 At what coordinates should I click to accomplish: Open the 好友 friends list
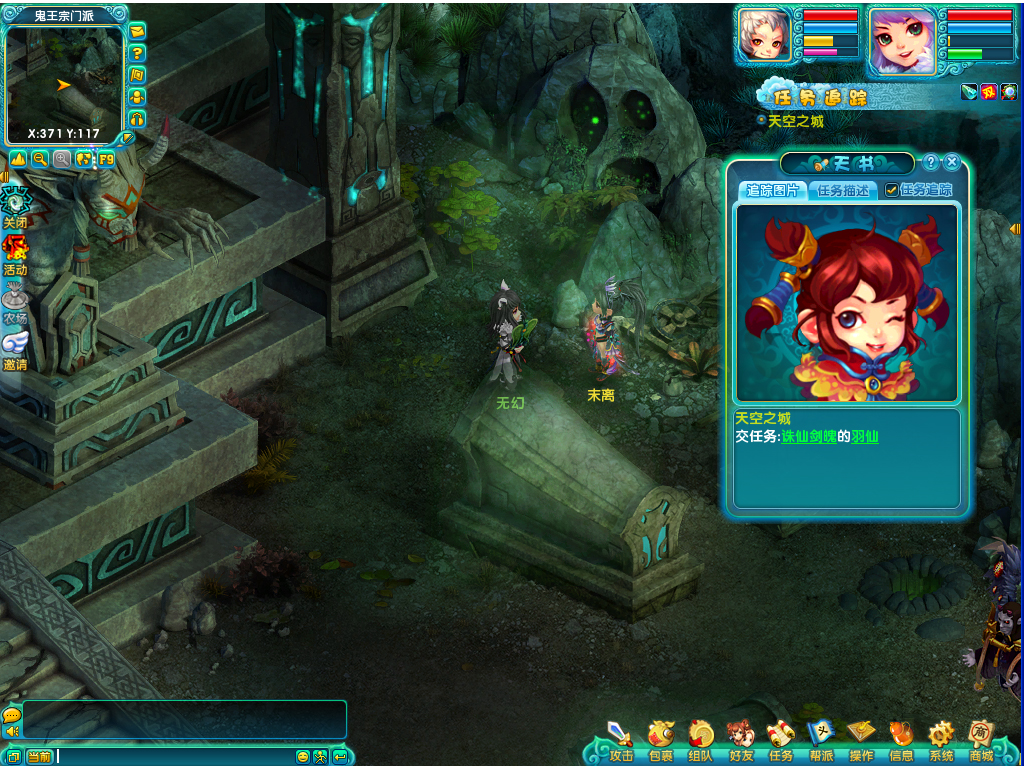pos(740,738)
